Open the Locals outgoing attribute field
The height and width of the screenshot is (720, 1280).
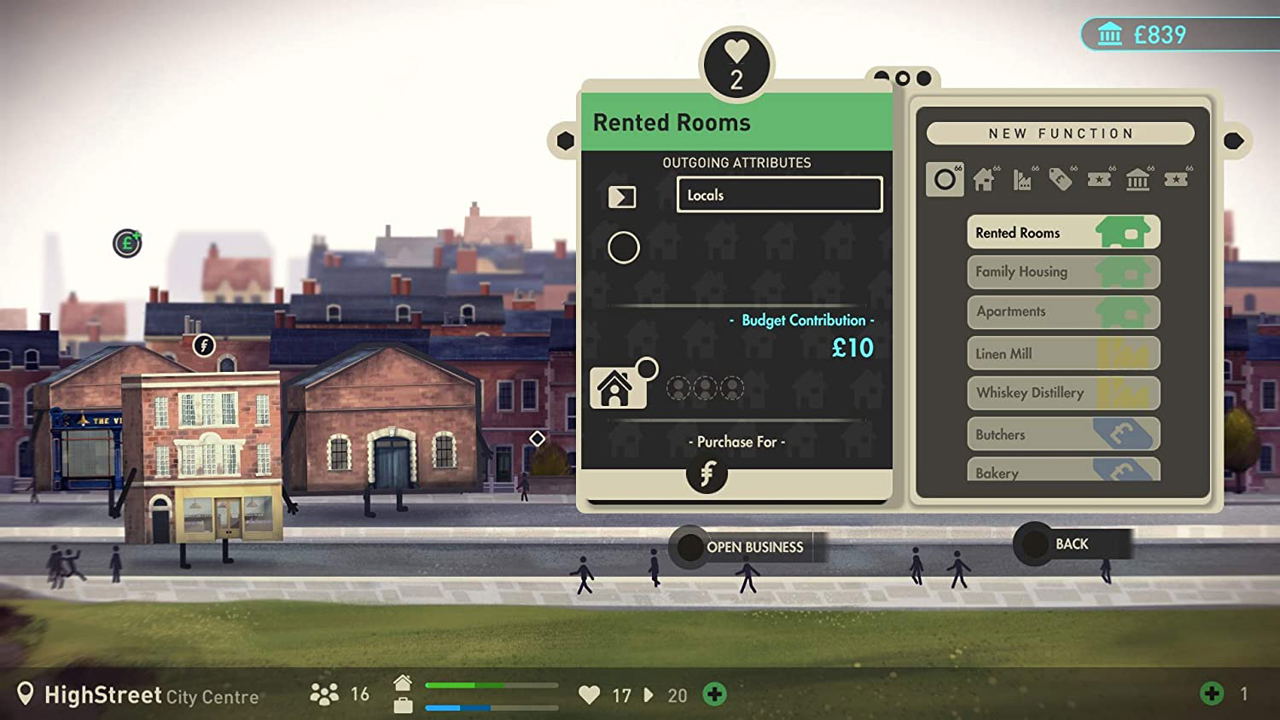coord(779,195)
